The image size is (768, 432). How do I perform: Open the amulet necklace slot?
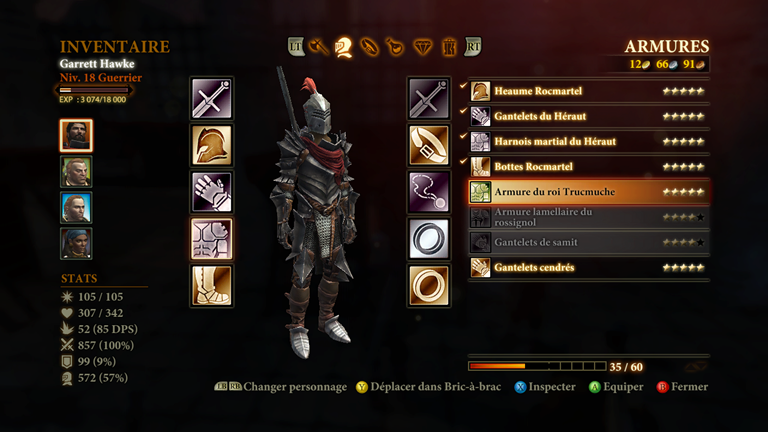(428, 192)
